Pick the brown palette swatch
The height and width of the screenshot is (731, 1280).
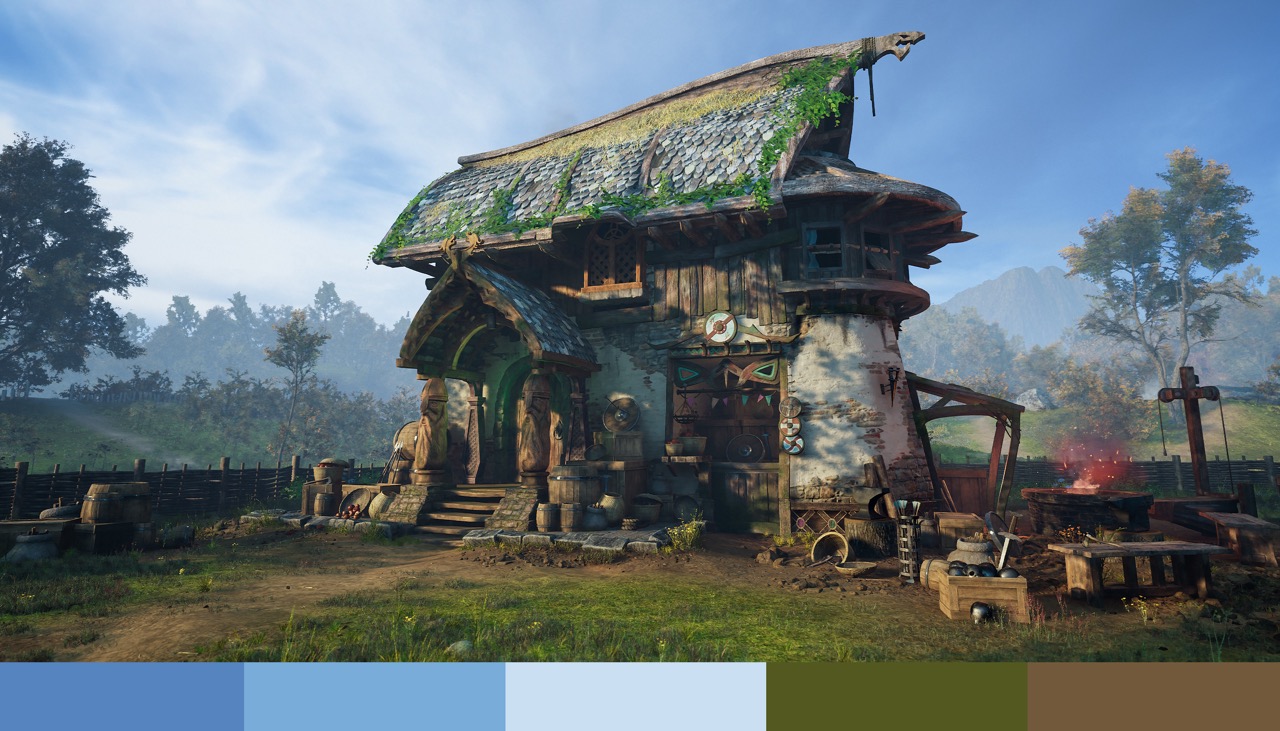point(1153,696)
